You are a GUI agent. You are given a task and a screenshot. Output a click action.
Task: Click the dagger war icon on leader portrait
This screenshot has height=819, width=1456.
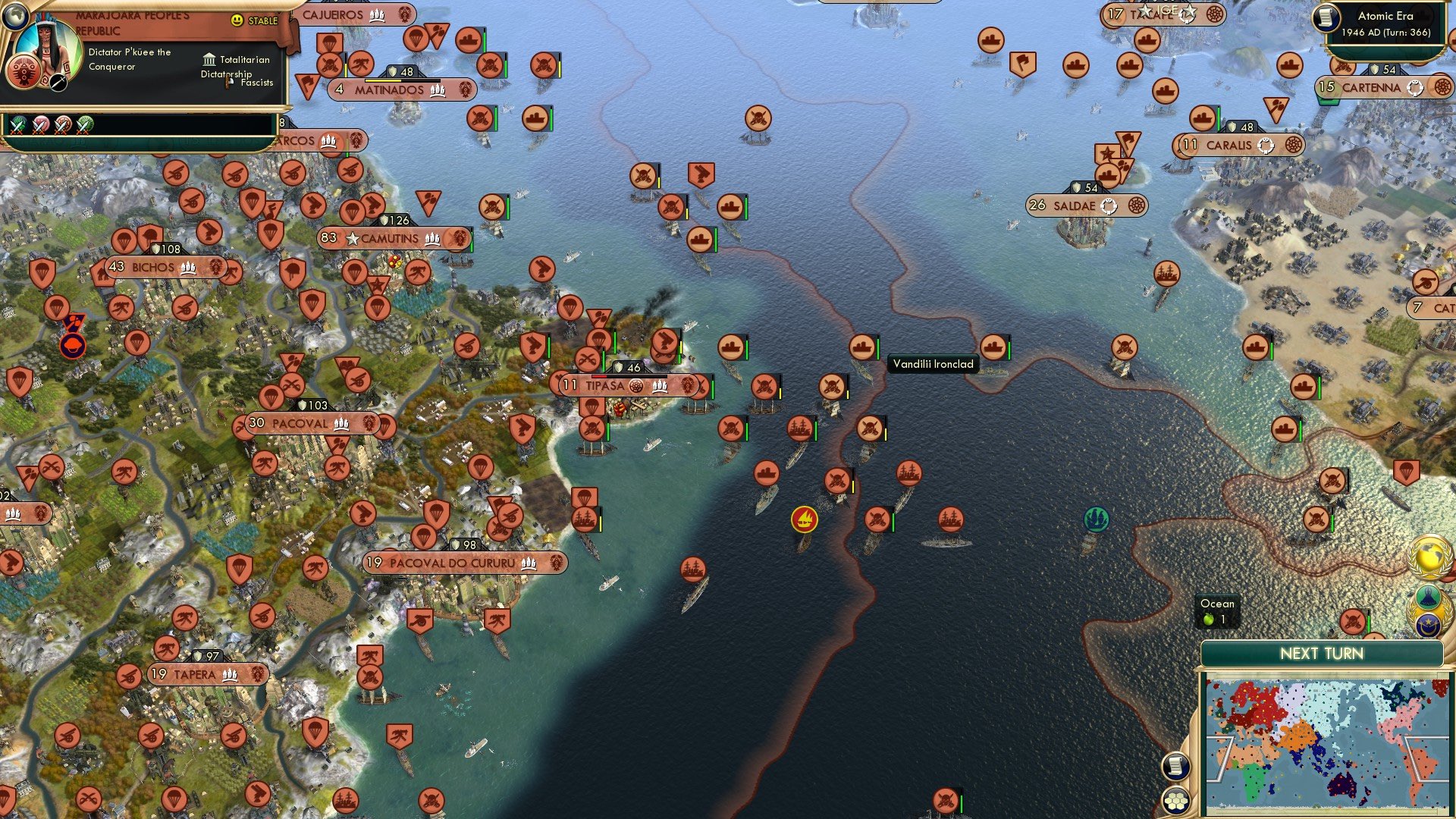(x=58, y=83)
